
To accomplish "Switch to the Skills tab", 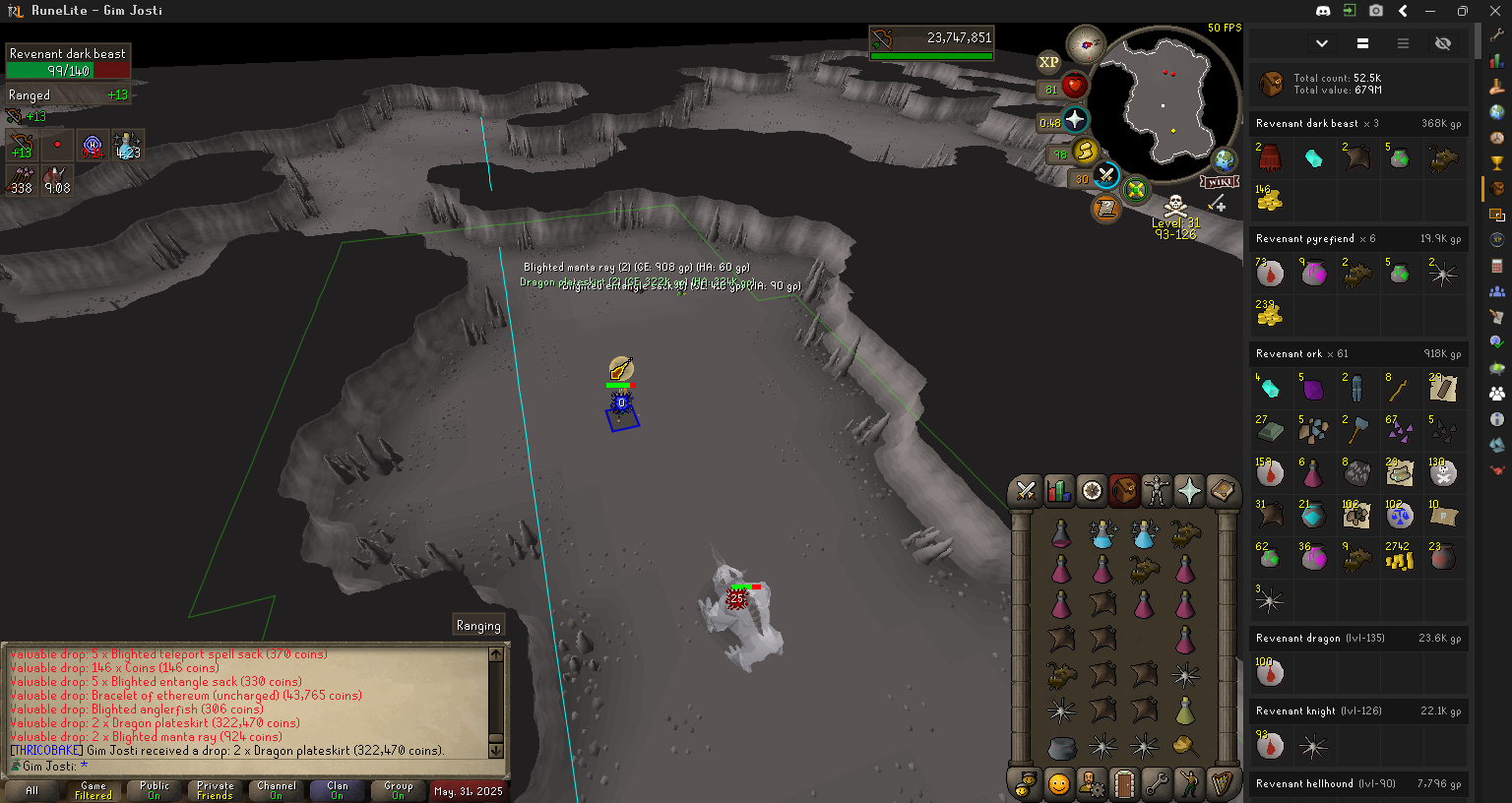I will point(1058,490).
